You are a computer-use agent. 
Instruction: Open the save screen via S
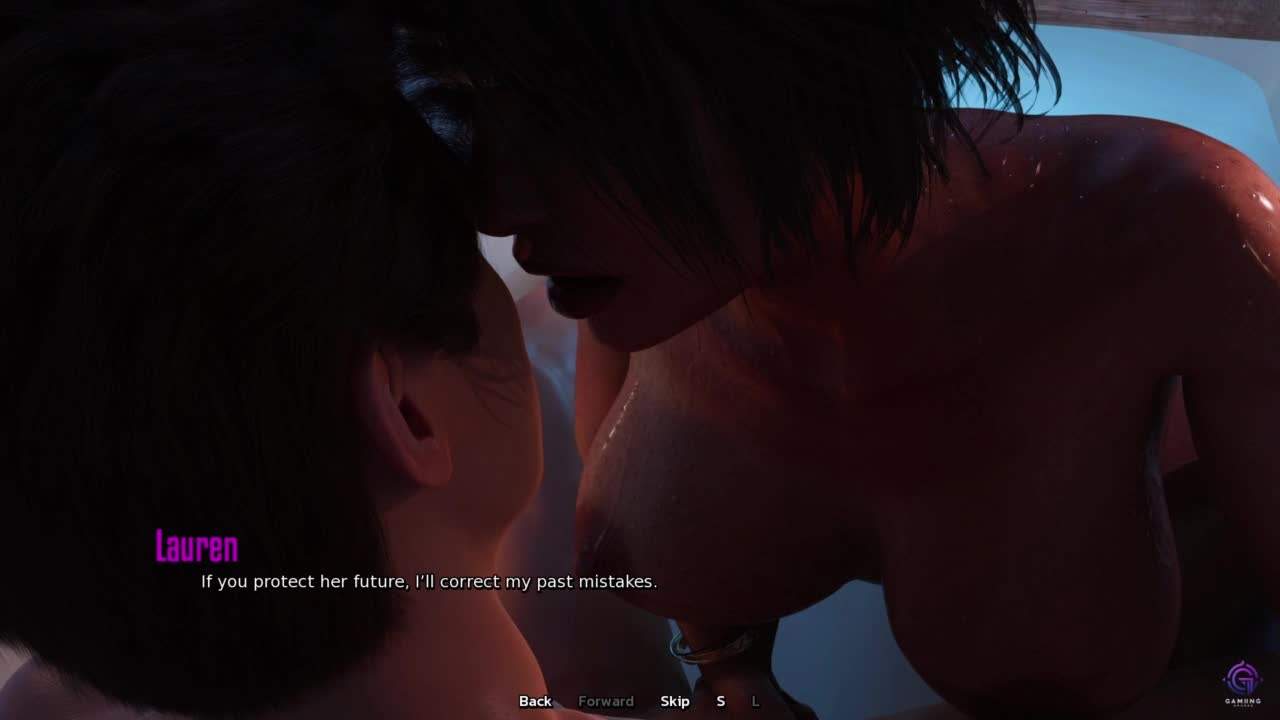[720, 701]
